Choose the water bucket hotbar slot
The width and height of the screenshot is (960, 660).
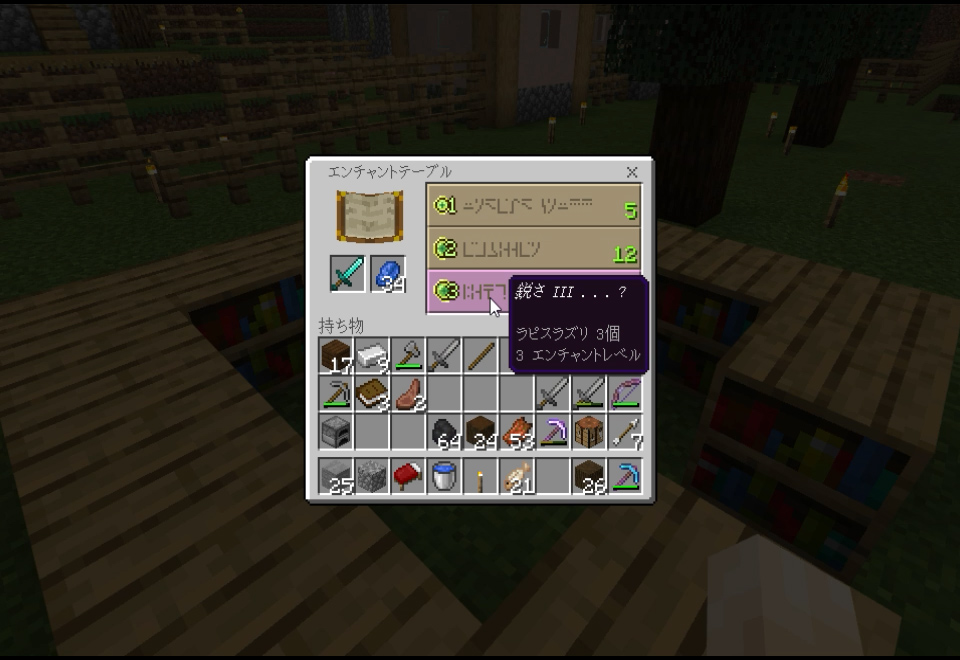coord(445,476)
